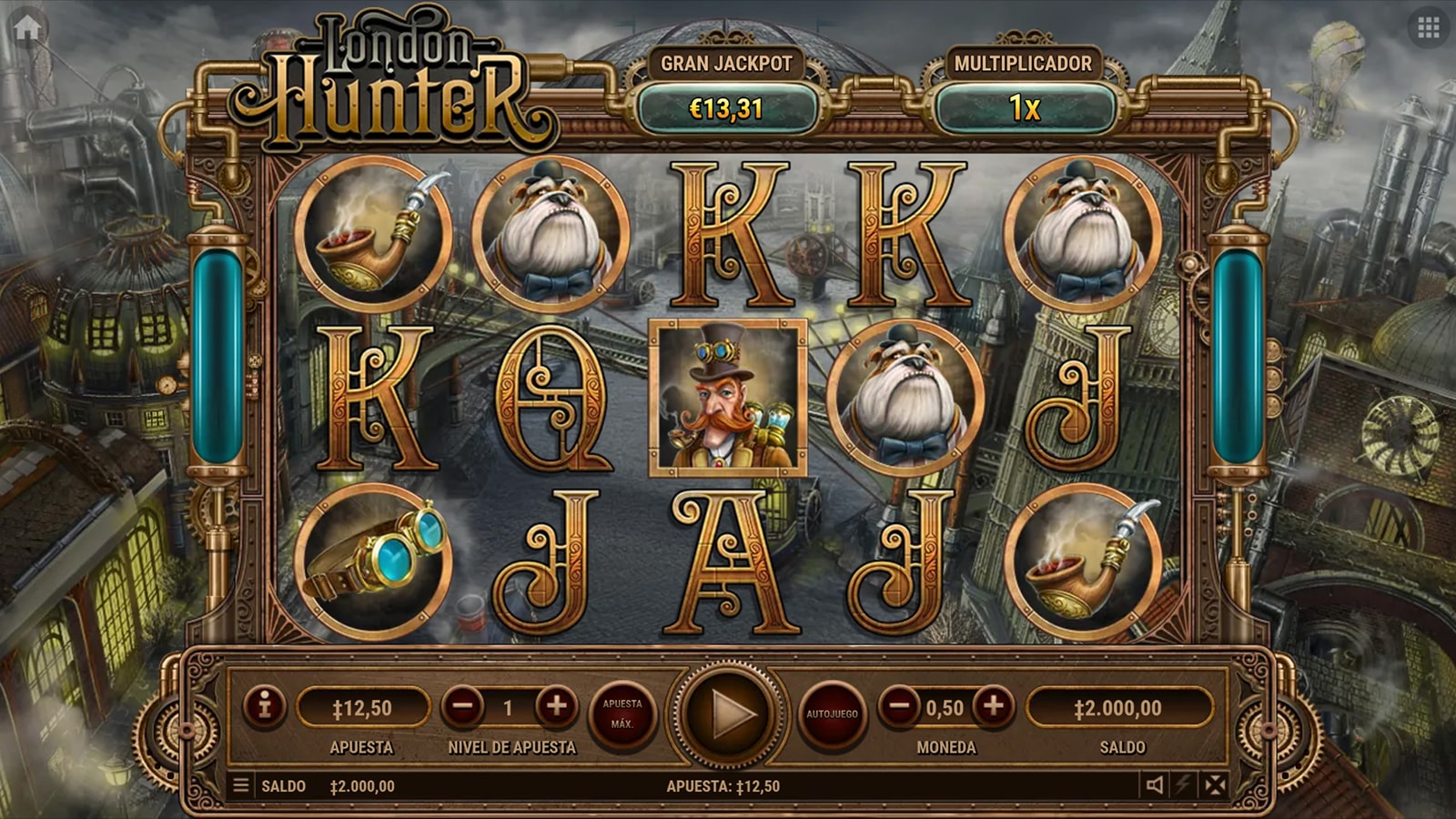Raise the Moneda coin value
The height and width of the screenshot is (819, 1456).
(993, 706)
